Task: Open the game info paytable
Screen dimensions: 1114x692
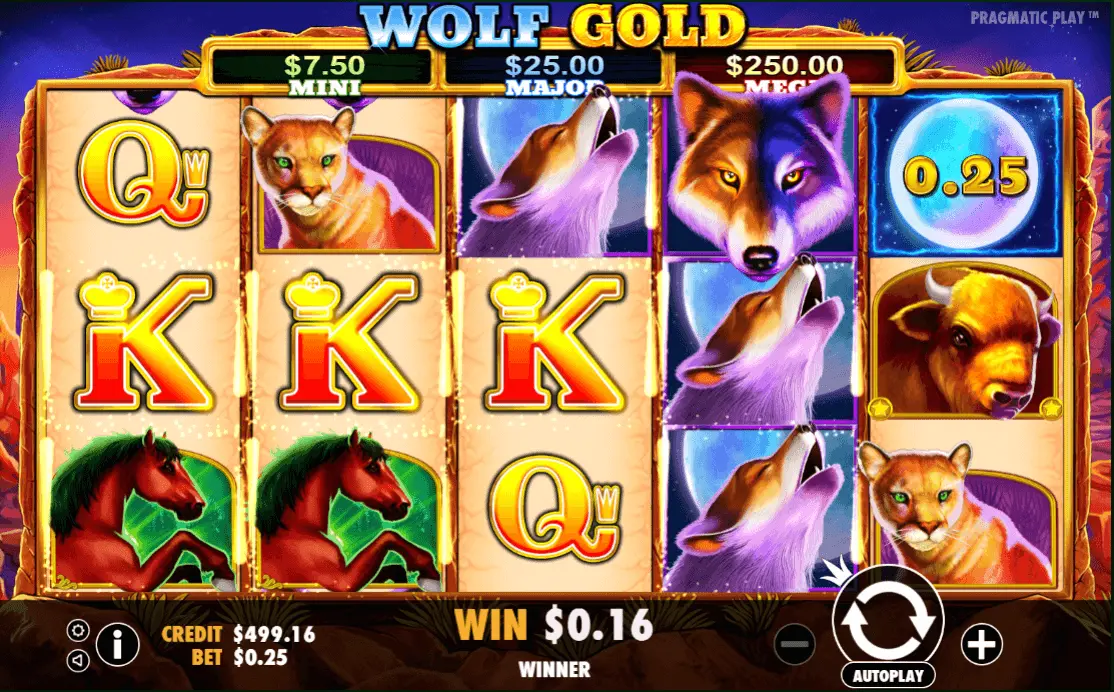Action: tap(117, 645)
